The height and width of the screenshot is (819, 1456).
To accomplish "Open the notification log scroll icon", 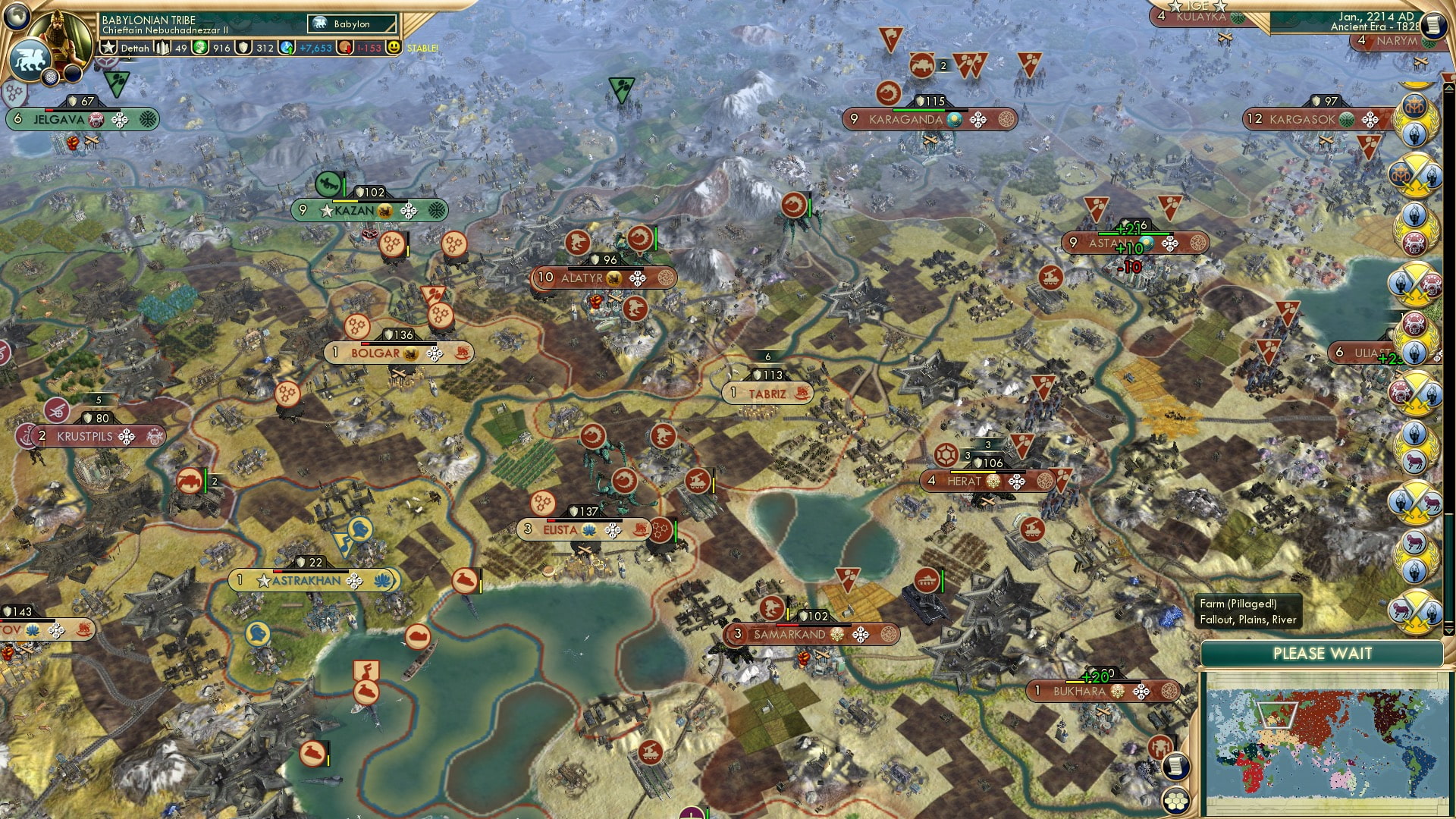I will coord(1177,766).
